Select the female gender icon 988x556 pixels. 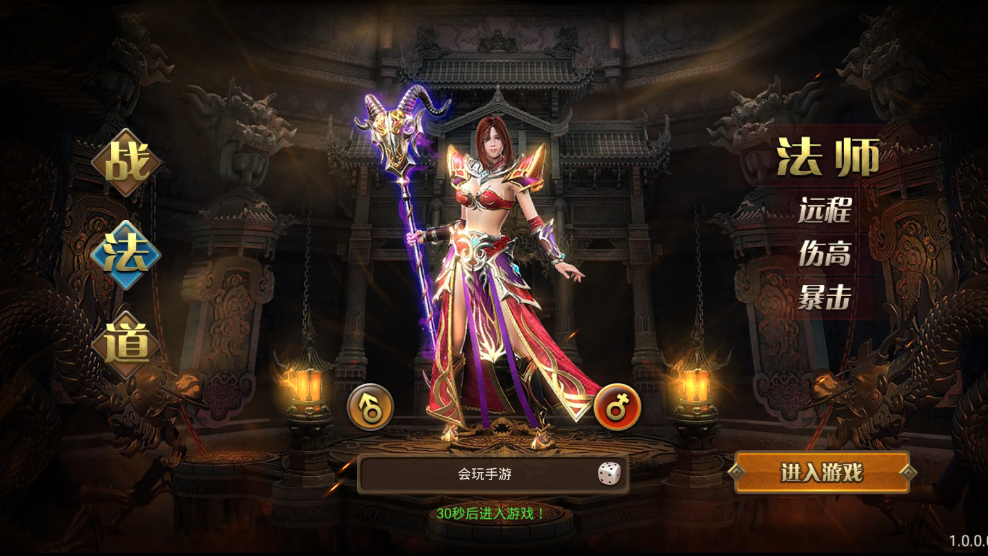(x=617, y=407)
